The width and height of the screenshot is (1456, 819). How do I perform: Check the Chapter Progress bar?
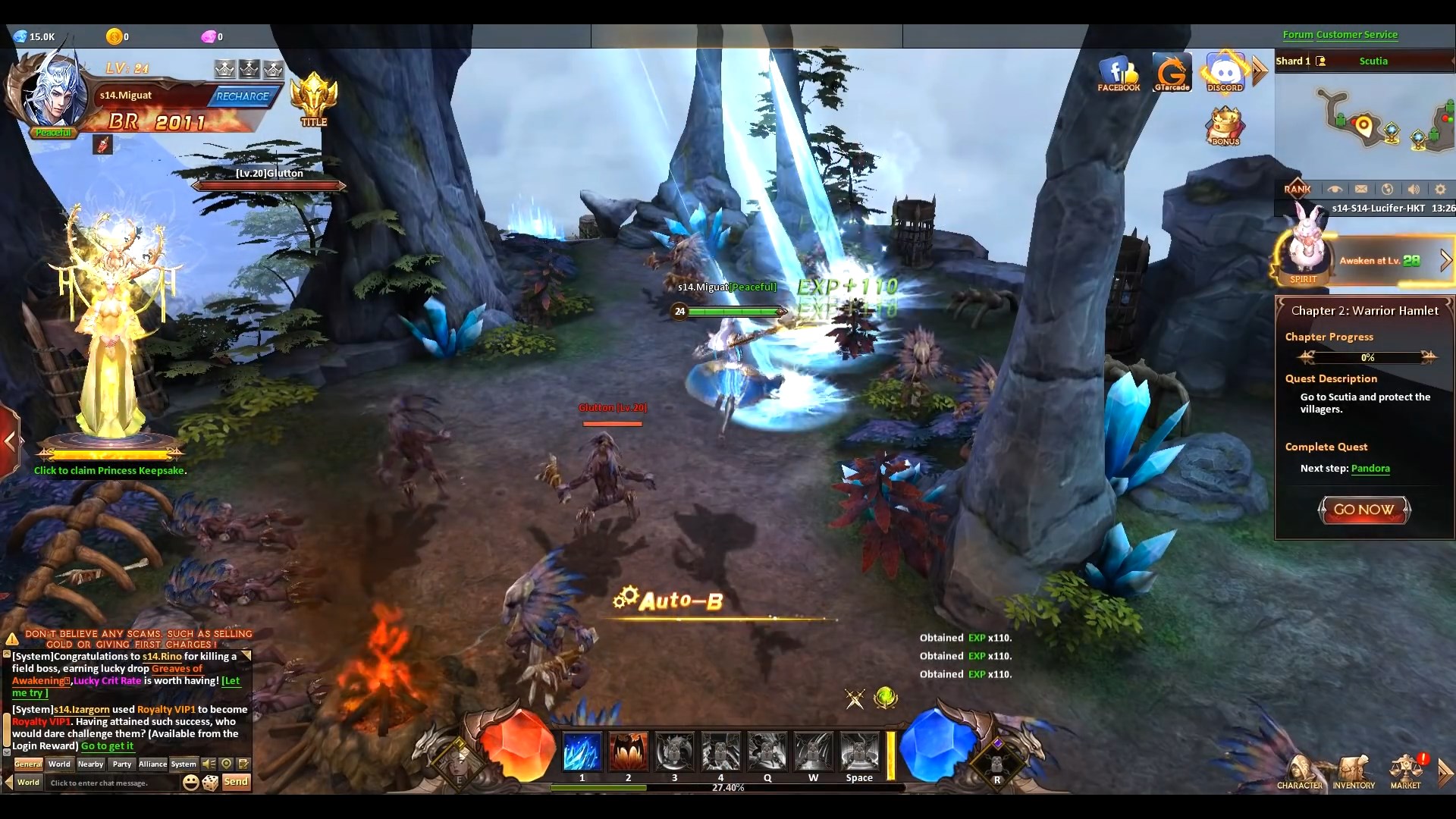point(1367,357)
